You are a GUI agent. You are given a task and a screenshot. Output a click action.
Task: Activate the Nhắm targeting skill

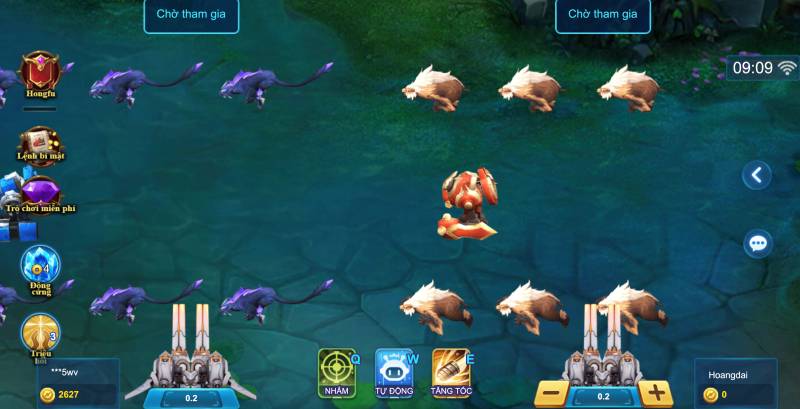point(337,372)
